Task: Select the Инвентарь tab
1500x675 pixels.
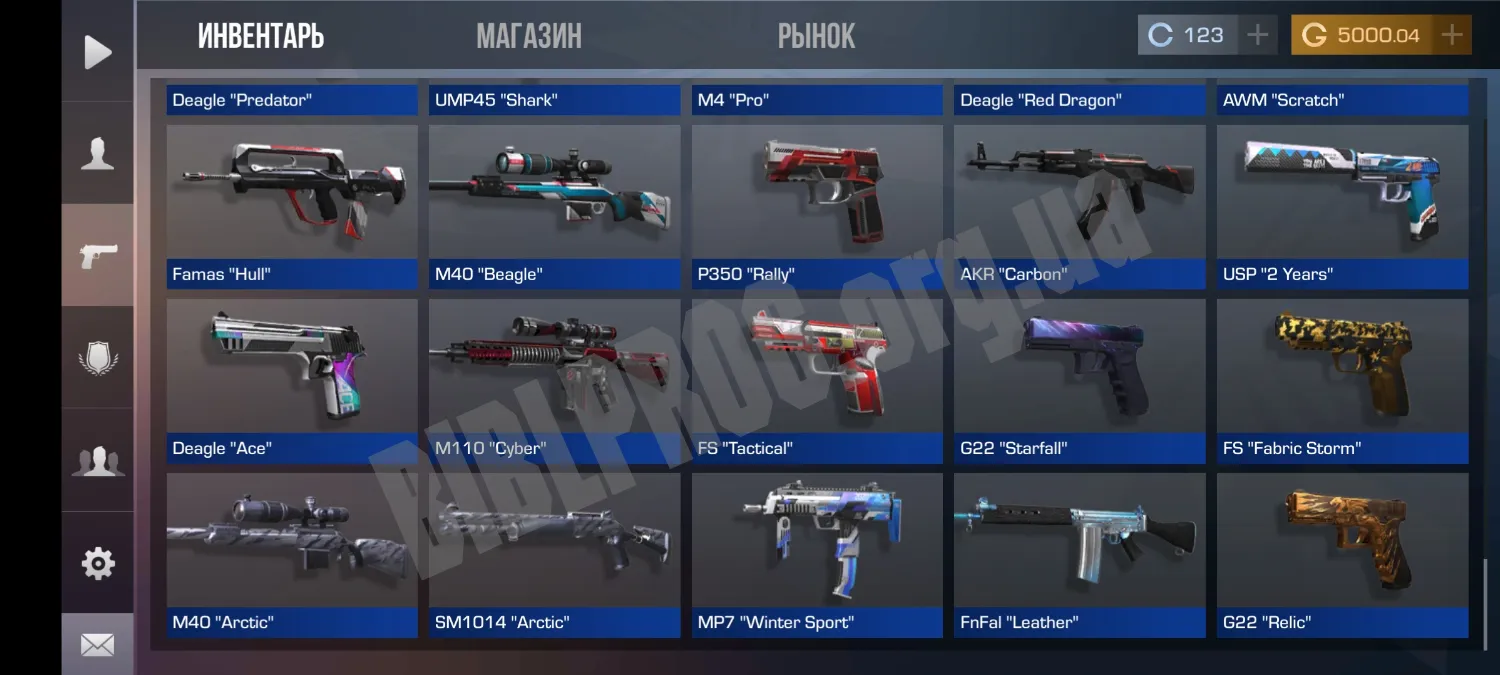Action: tap(261, 37)
